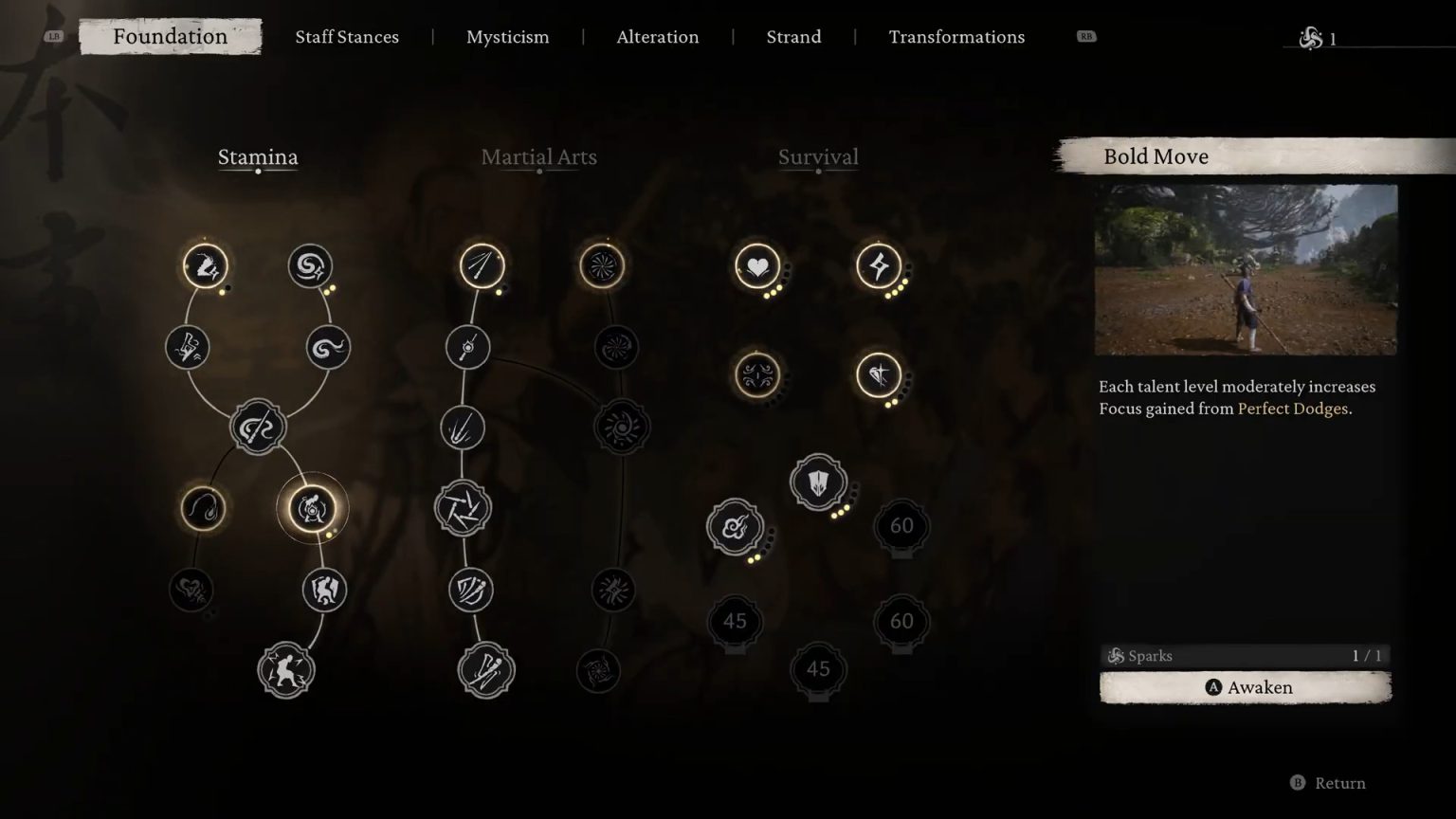Click the pinwheel talent in Martial Arts

point(602,266)
